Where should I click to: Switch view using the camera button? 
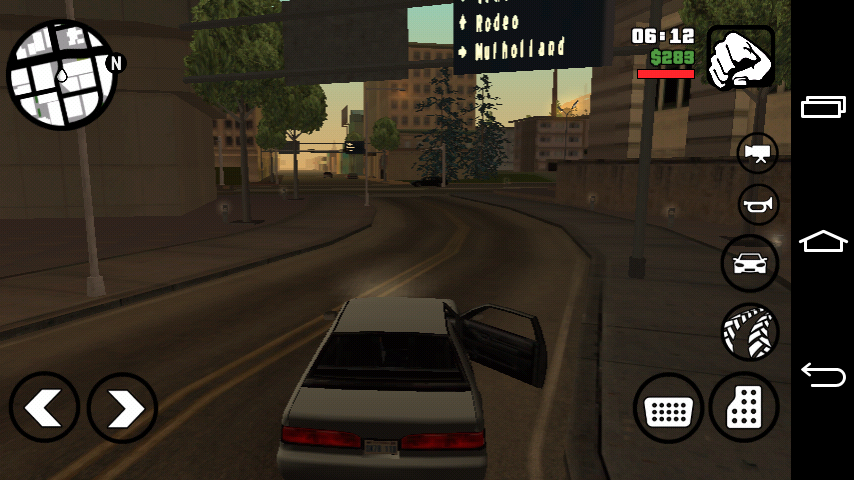[x=758, y=153]
